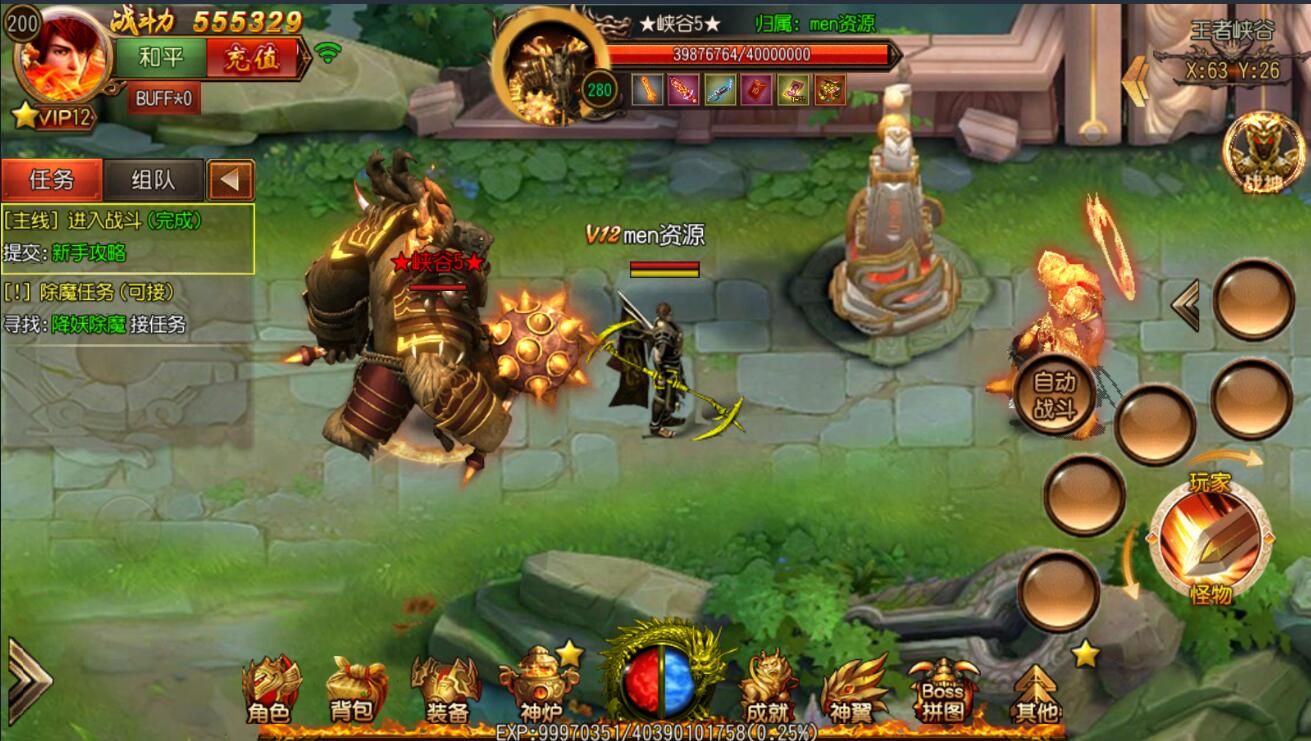
Task: Open the 角色 character menu
Action: [x=269, y=690]
